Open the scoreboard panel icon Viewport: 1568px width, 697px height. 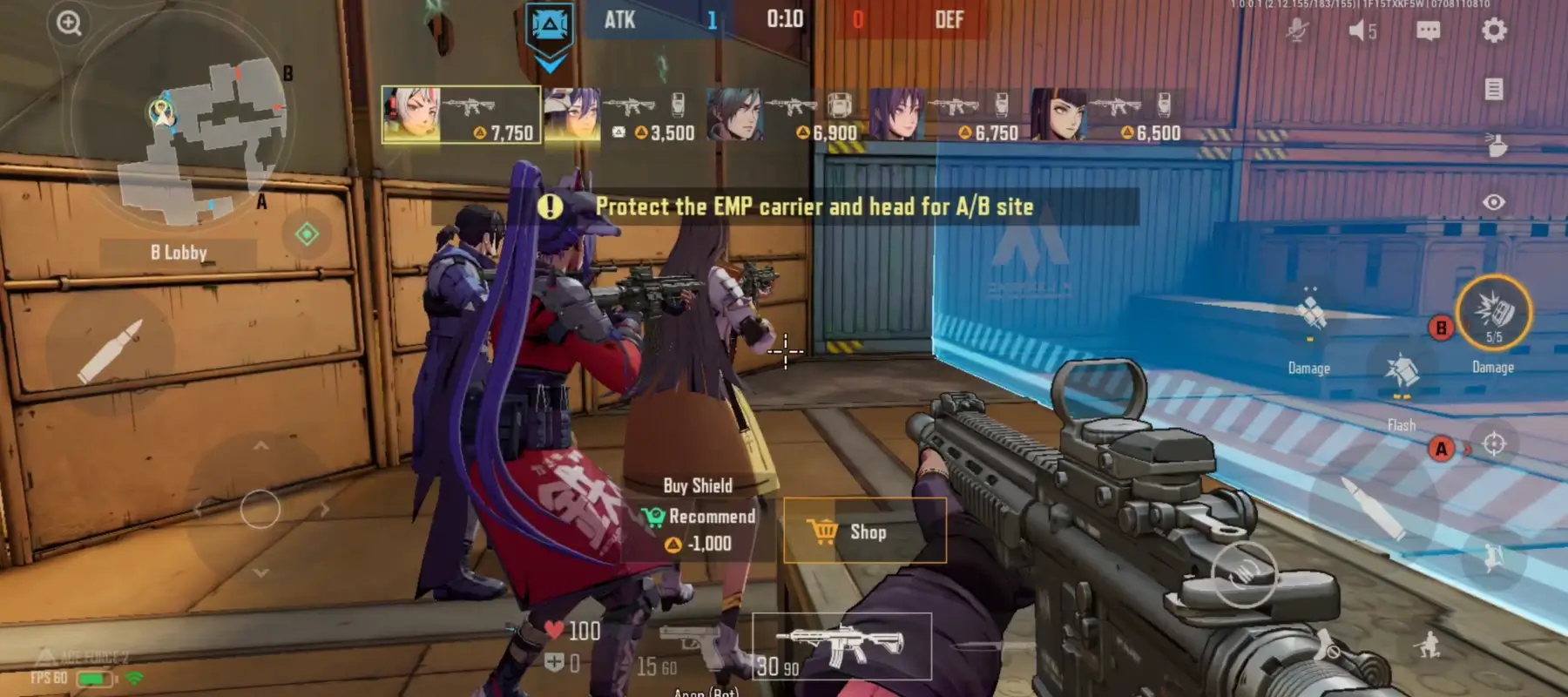click(1493, 88)
